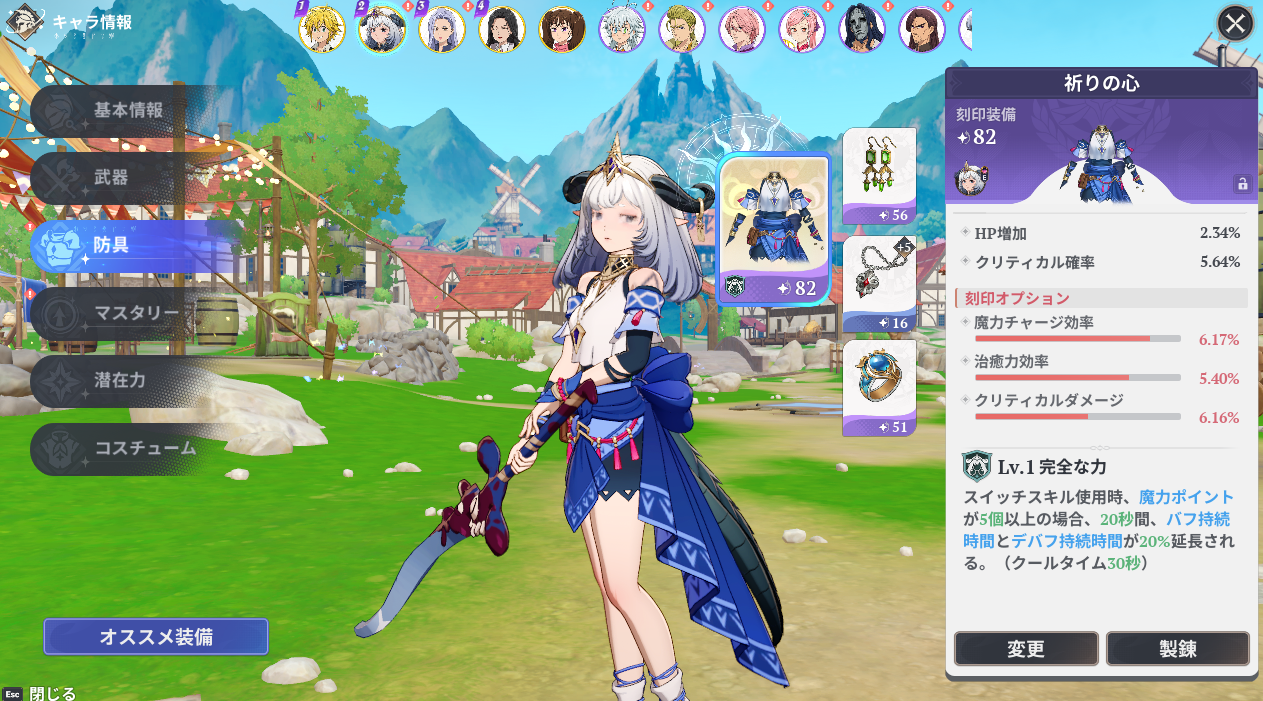This screenshot has width=1263, height=701.
Task: Switch to the 武器 weapon tab
Action: coord(112,178)
